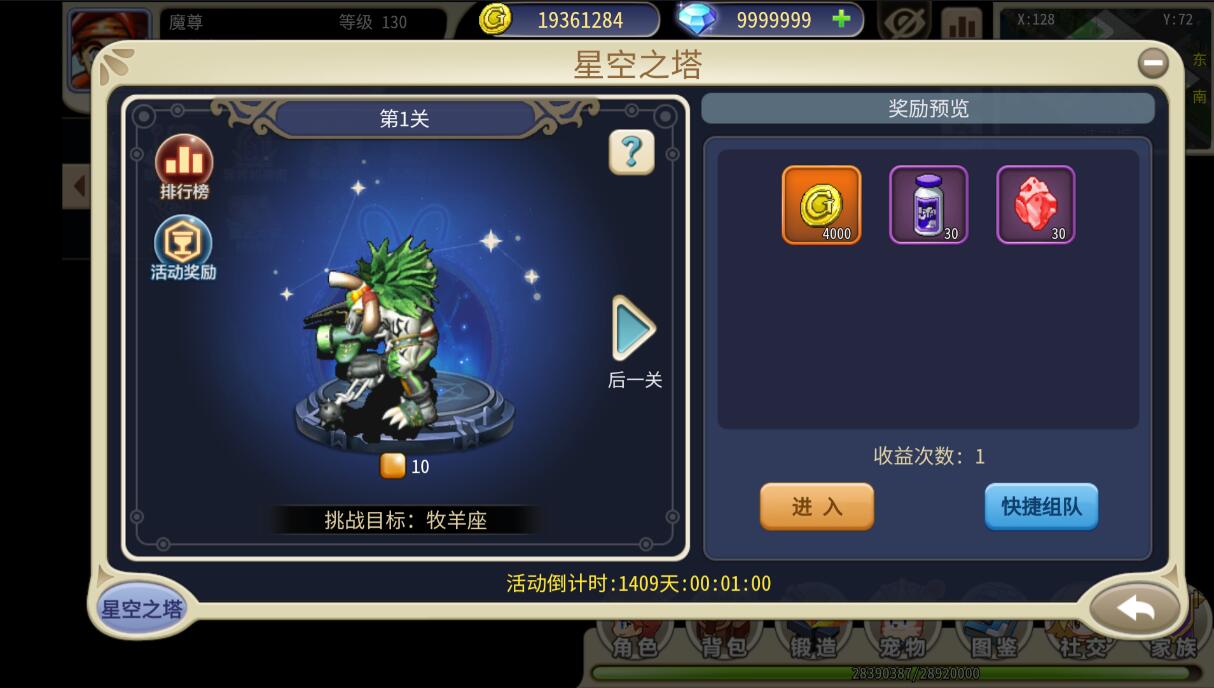Select the 星空之塔 tab
The image size is (1214, 688).
point(142,608)
